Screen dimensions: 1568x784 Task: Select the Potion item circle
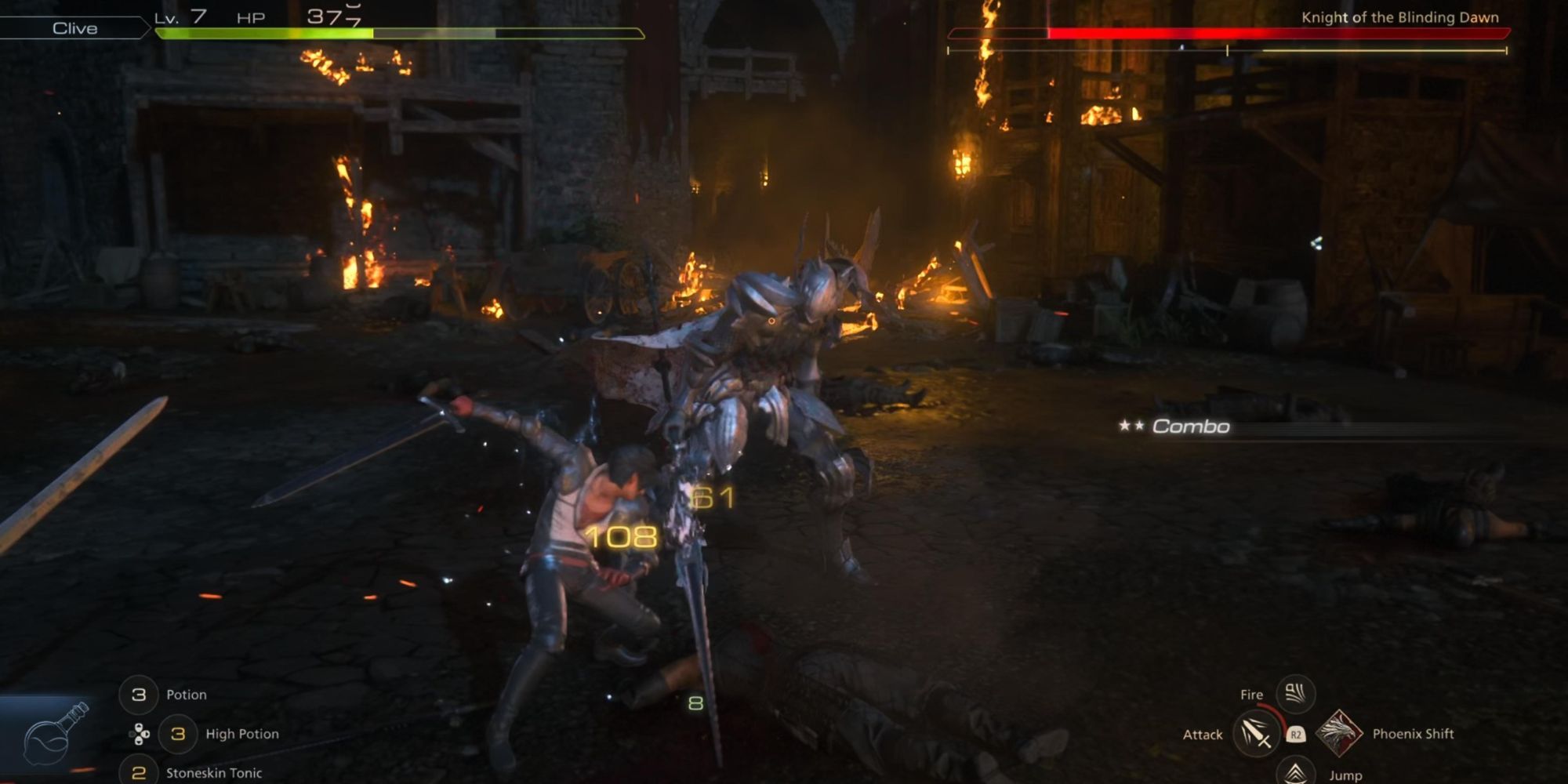click(139, 695)
